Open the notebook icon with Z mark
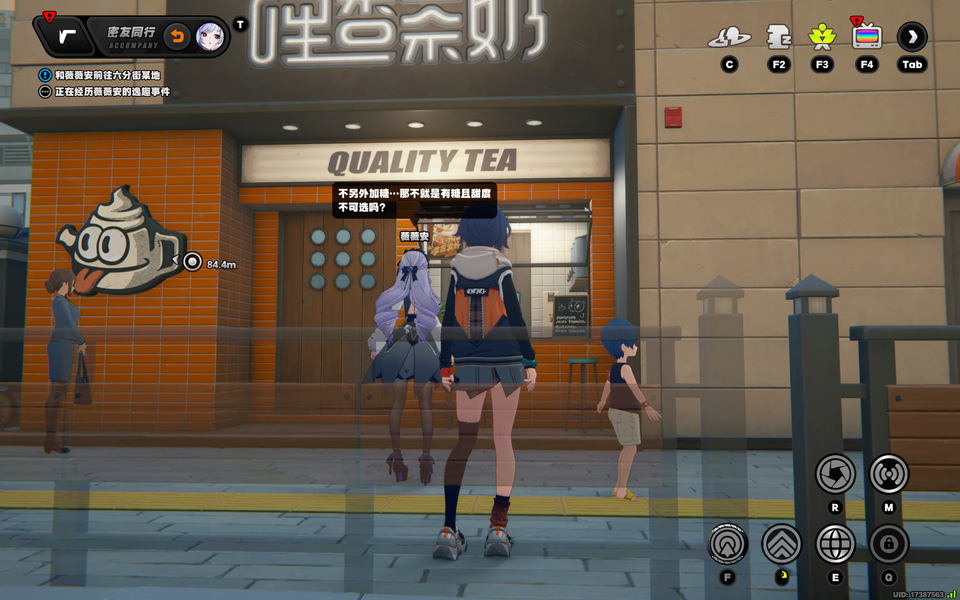 (x=778, y=38)
